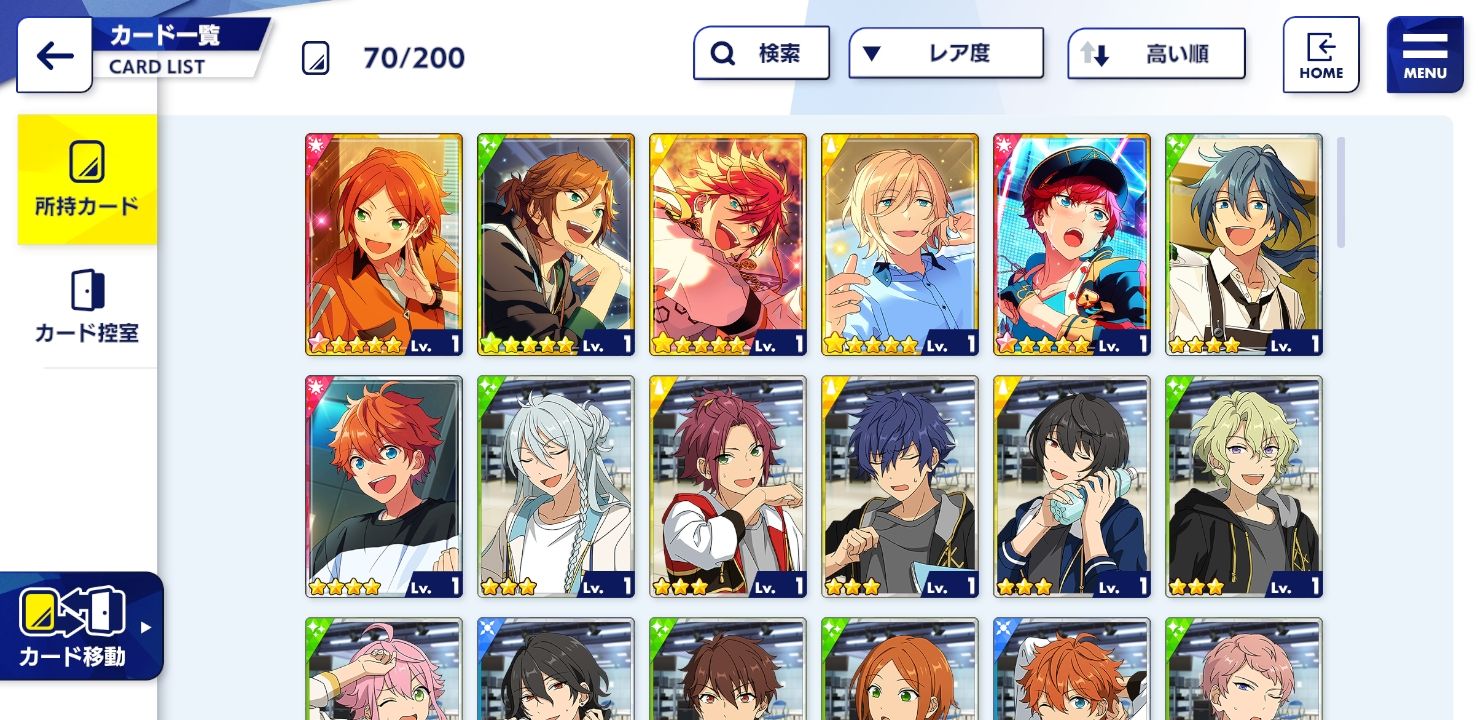Select the five-star card with orange jumpsuit
The width and height of the screenshot is (1480, 720).
384,244
